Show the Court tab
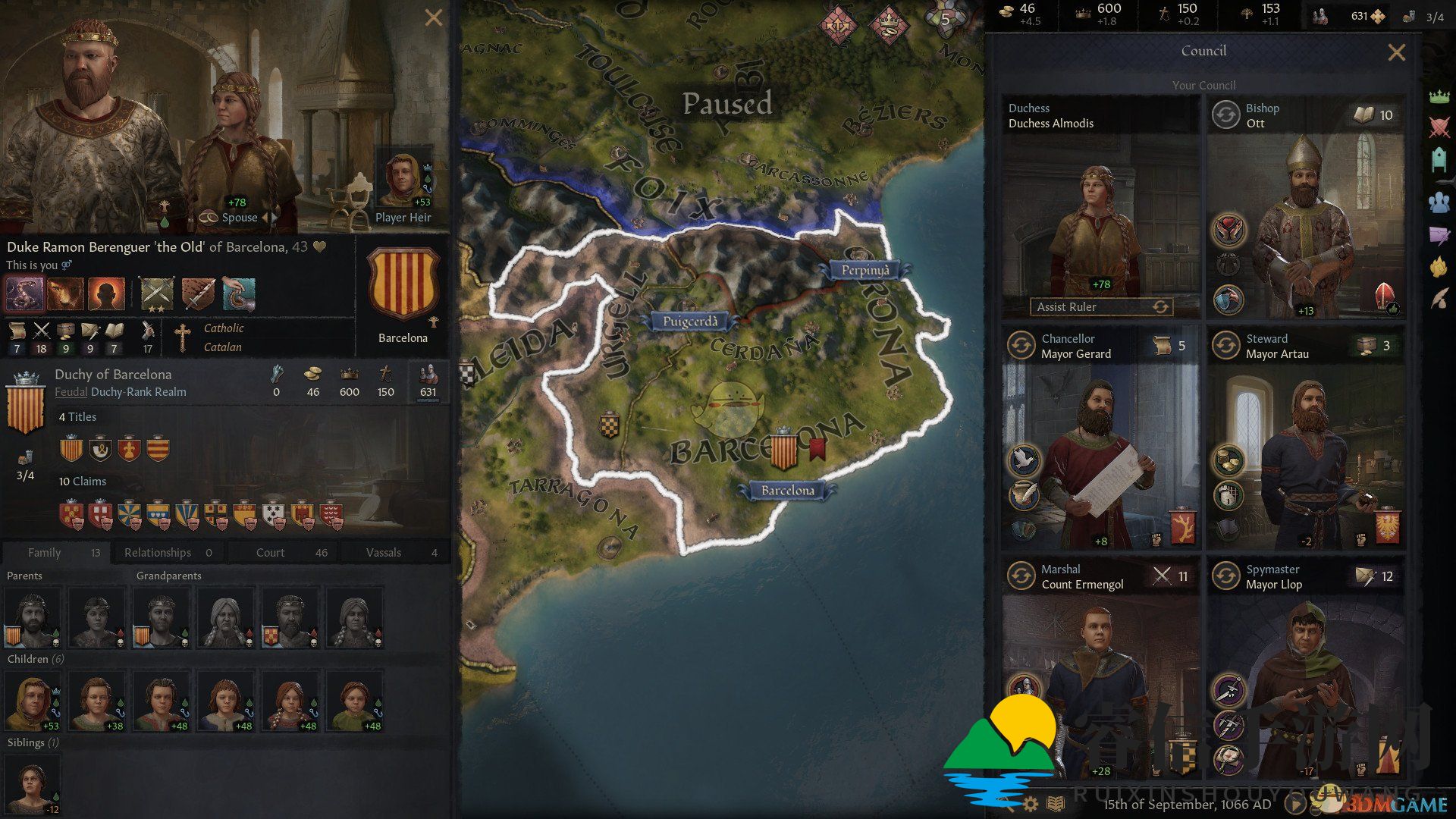 282,553
